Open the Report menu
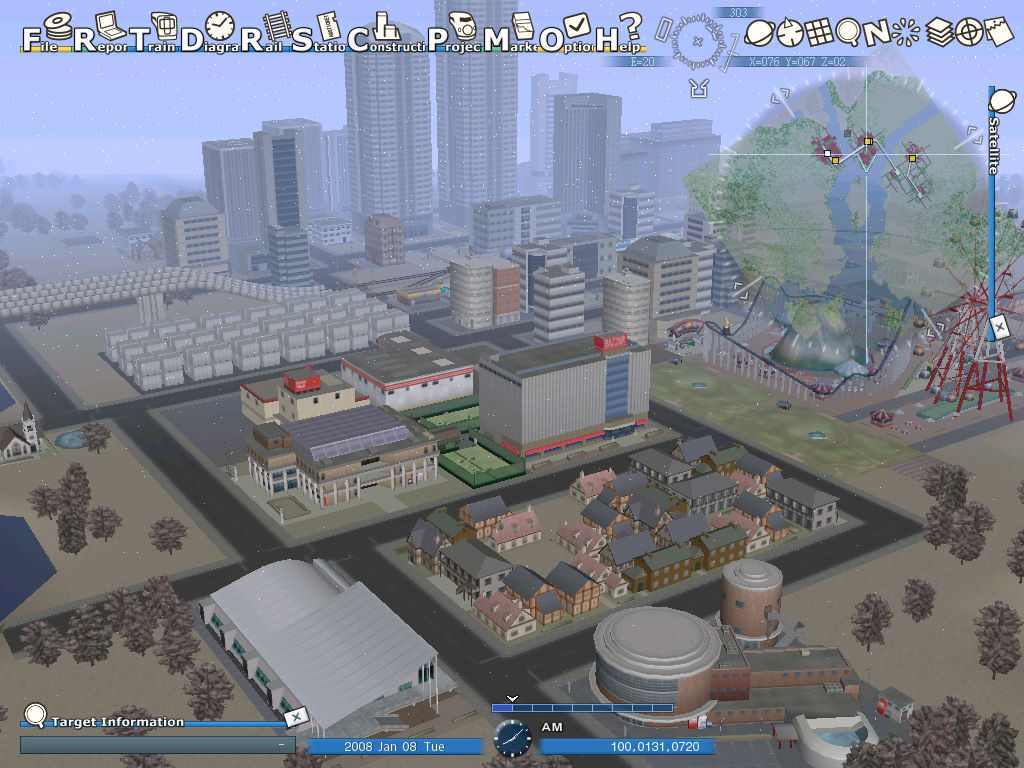 pyautogui.click(x=101, y=34)
